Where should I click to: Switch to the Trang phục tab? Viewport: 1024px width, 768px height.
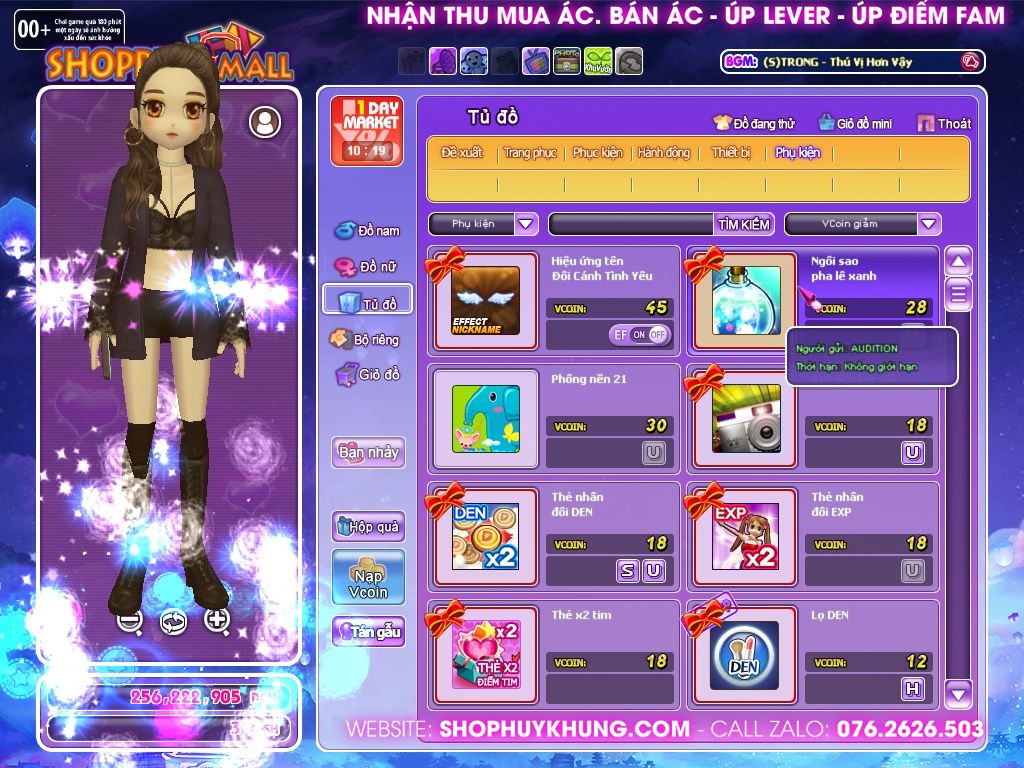pyautogui.click(x=530, y=153)
